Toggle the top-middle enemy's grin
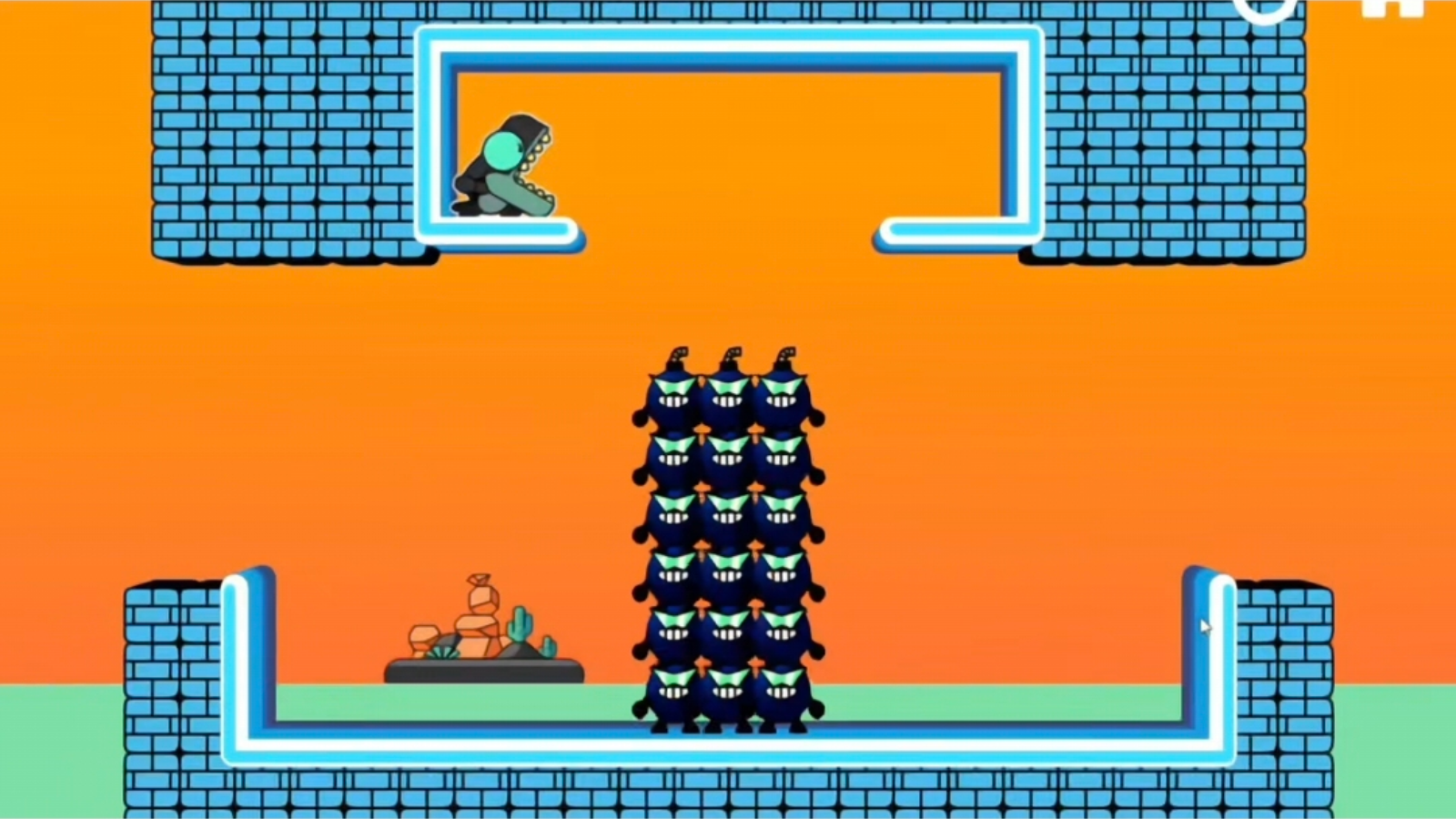Image resolution: width=1456 pixels, height=819 pixels. click(x=728, y=400)
